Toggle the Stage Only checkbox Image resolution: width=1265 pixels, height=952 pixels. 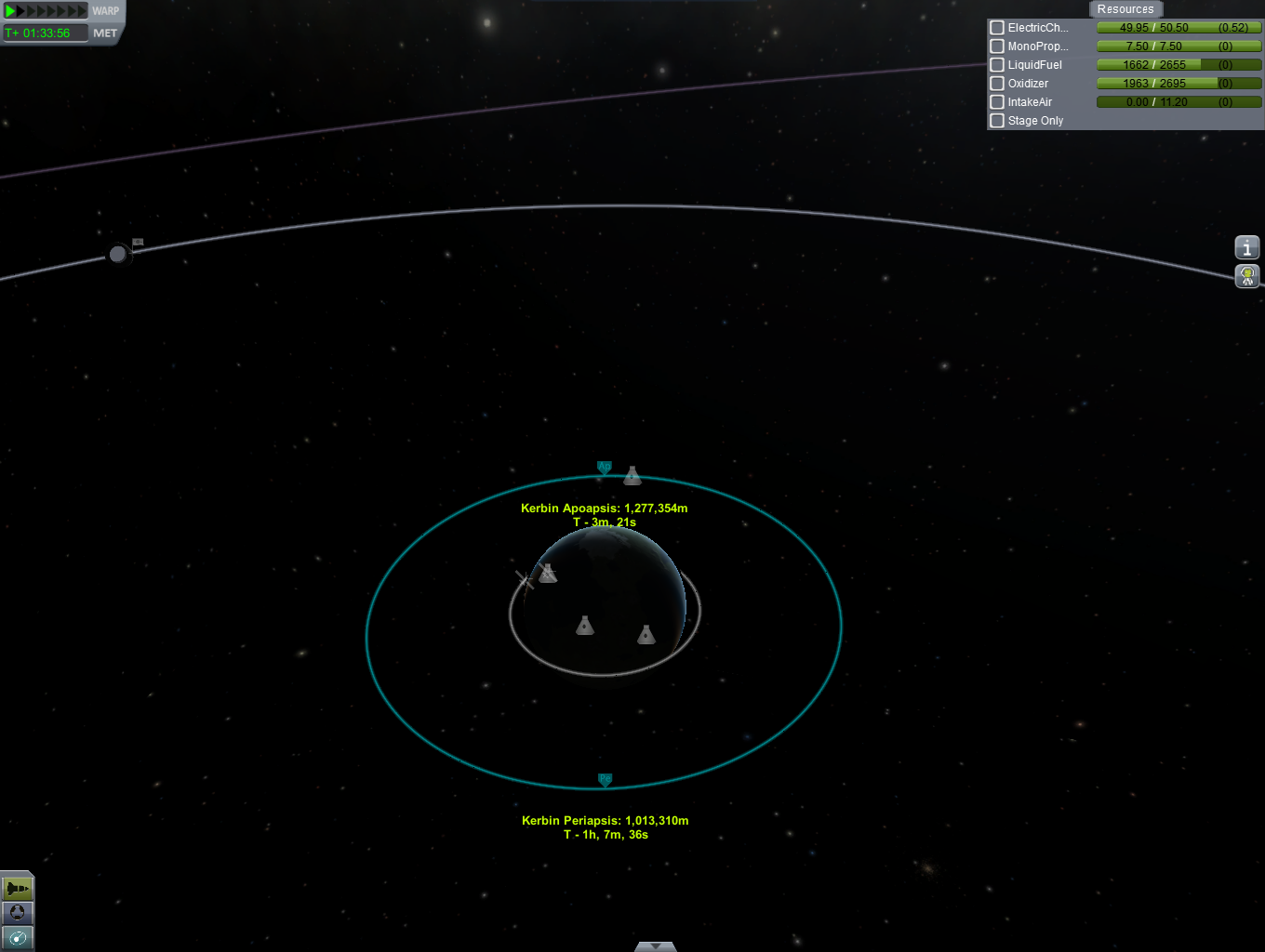click(997, 121)
